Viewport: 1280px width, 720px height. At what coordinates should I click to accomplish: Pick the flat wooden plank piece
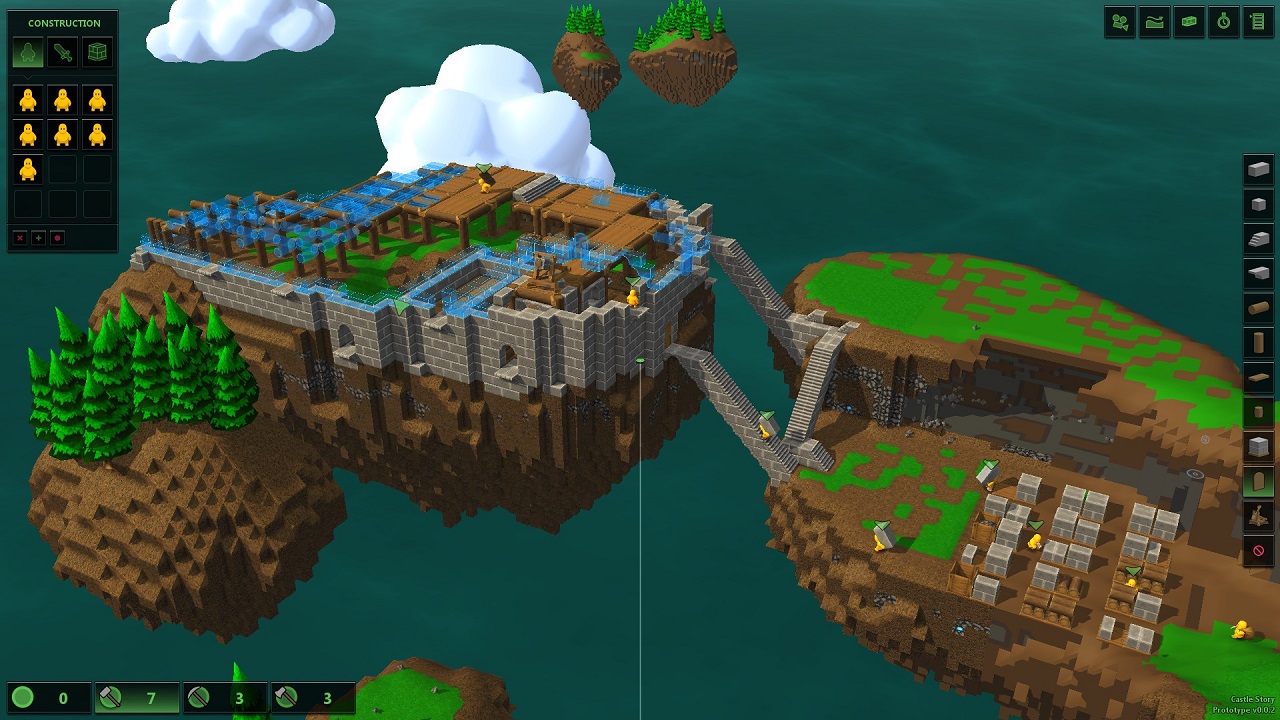[x=1258, y=377]
